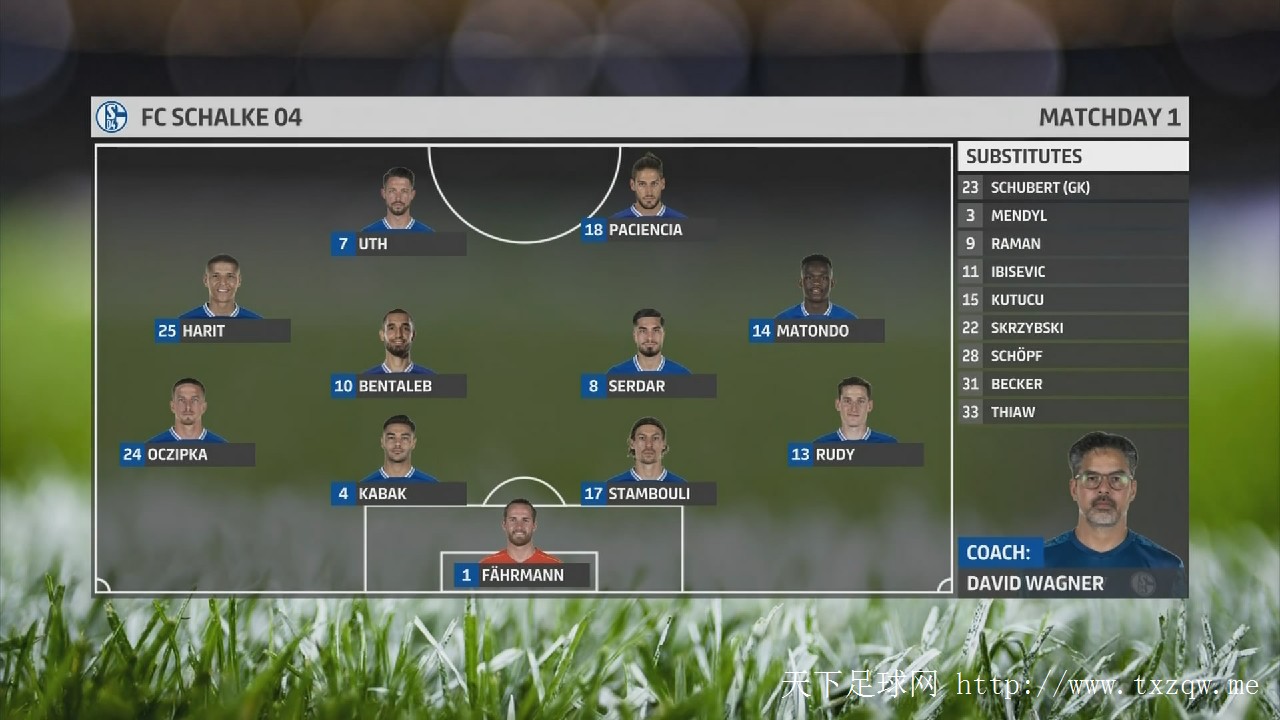Screen dimensions: 1280x720
Task: Pick Stambouli in the defence
Action: [x=648, y=494]
